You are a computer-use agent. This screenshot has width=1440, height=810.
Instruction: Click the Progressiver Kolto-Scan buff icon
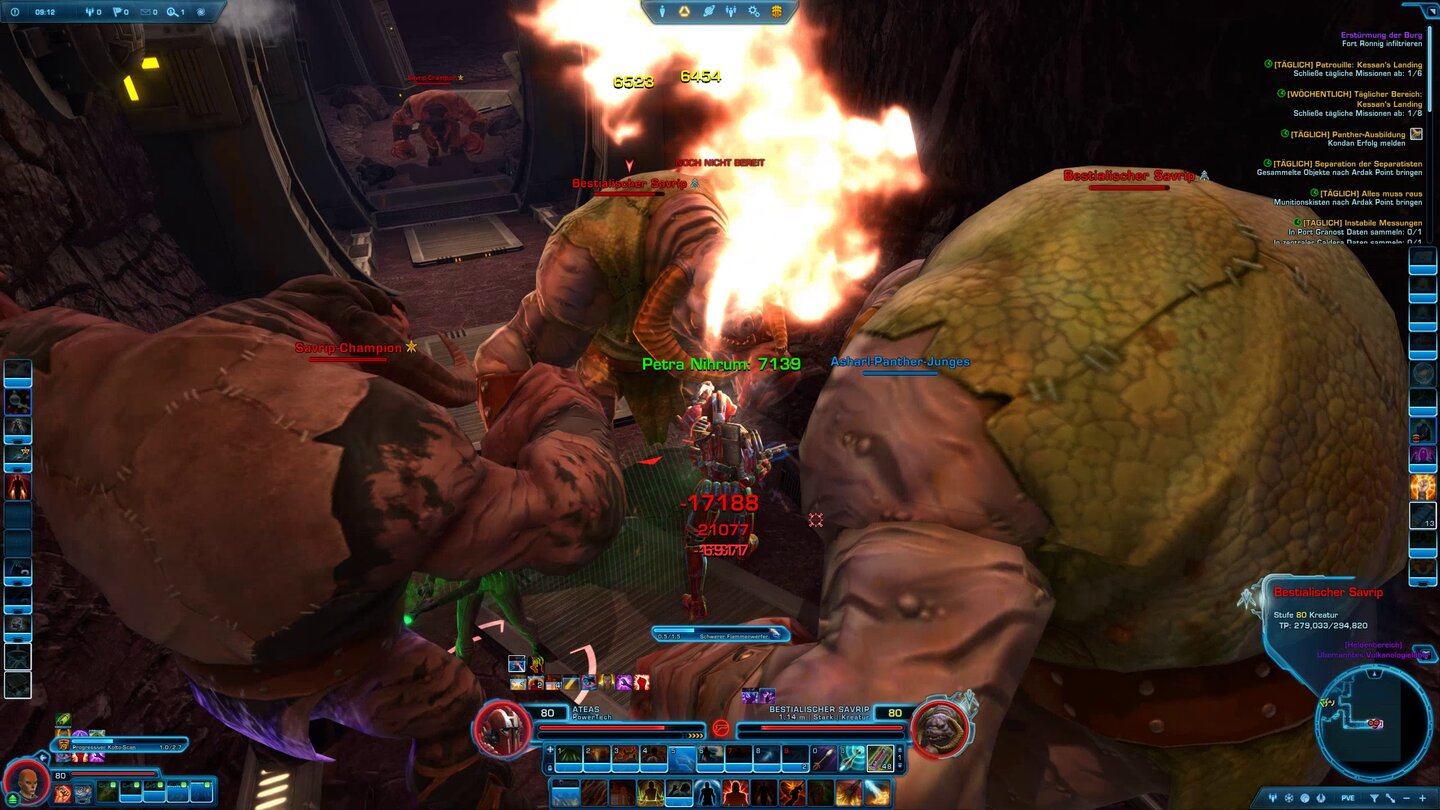tap(63, 743)
